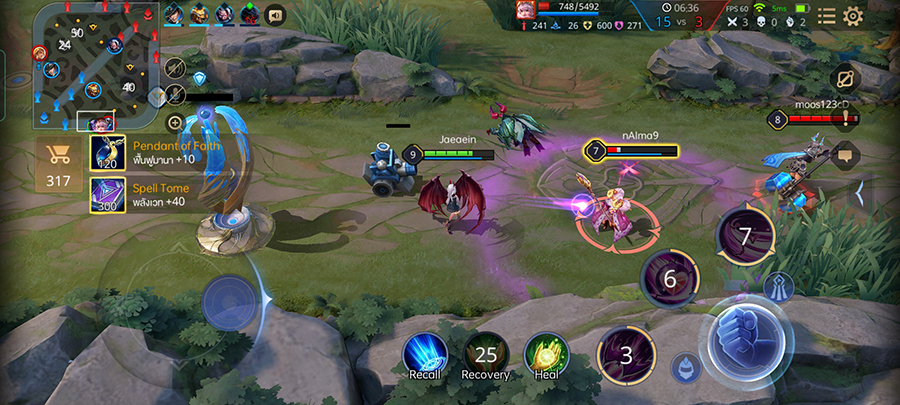
Task: Target minions with the minion attack button
Action: pyautogui.click(x=685, y=367)
